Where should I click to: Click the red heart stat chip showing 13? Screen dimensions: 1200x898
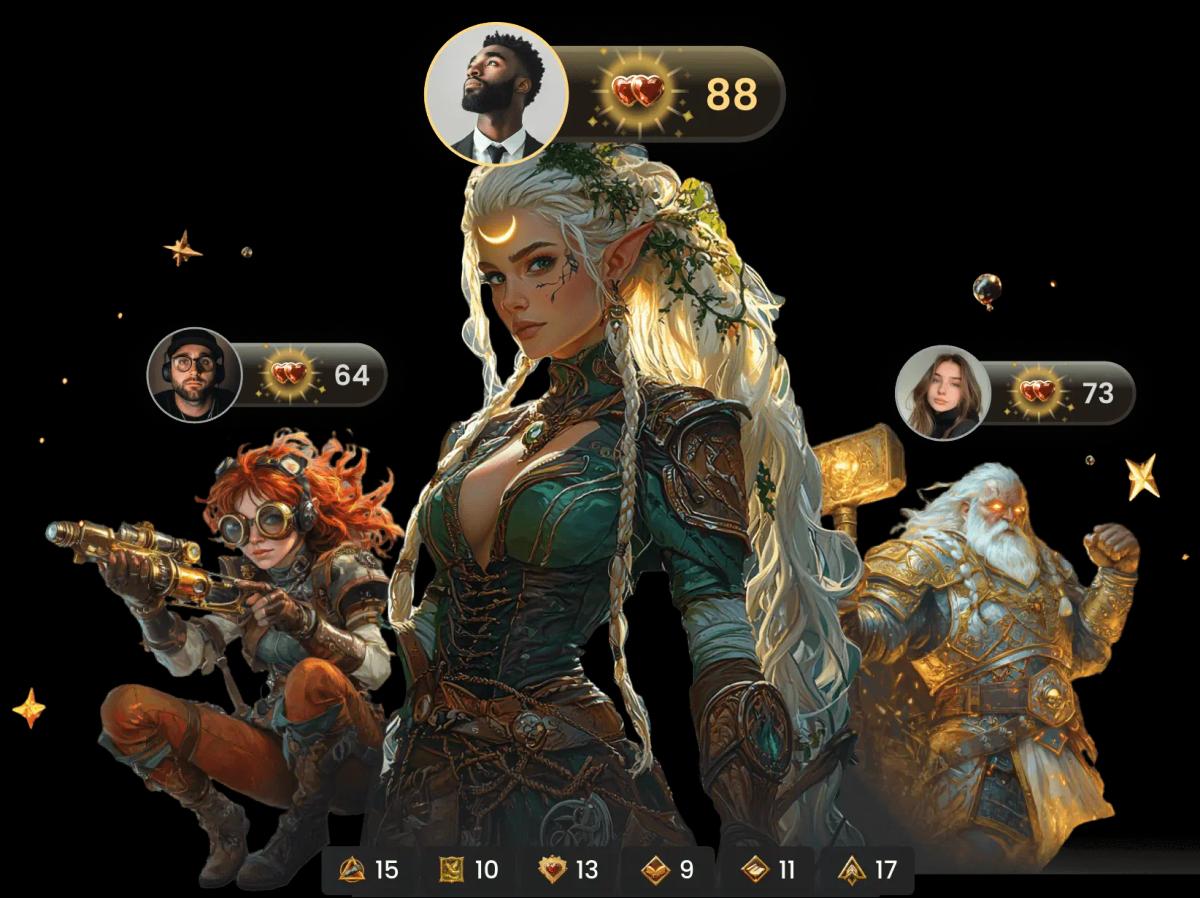click(x=568, y=870)
